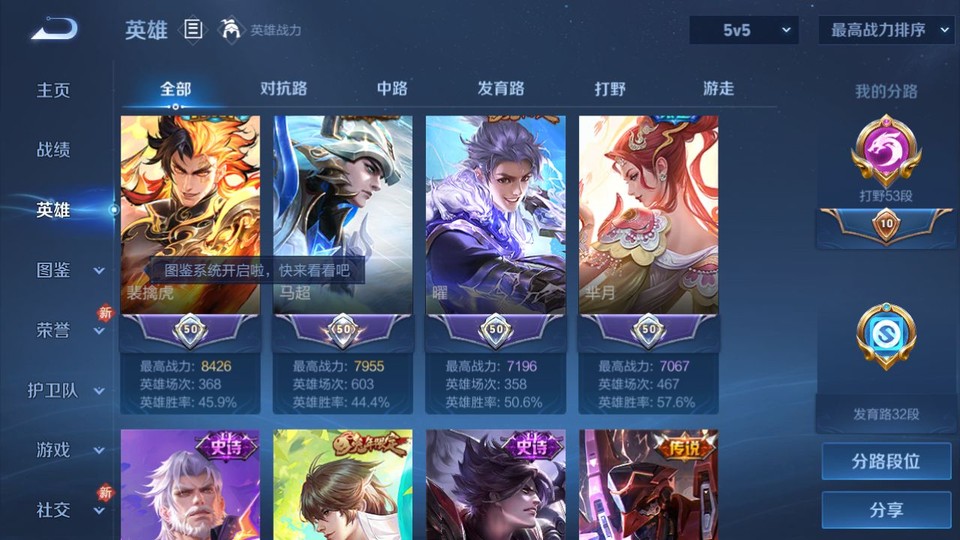960x540 pixels.
Task: Switch to the 对抗路 tab
Action: tap(283, 88)
